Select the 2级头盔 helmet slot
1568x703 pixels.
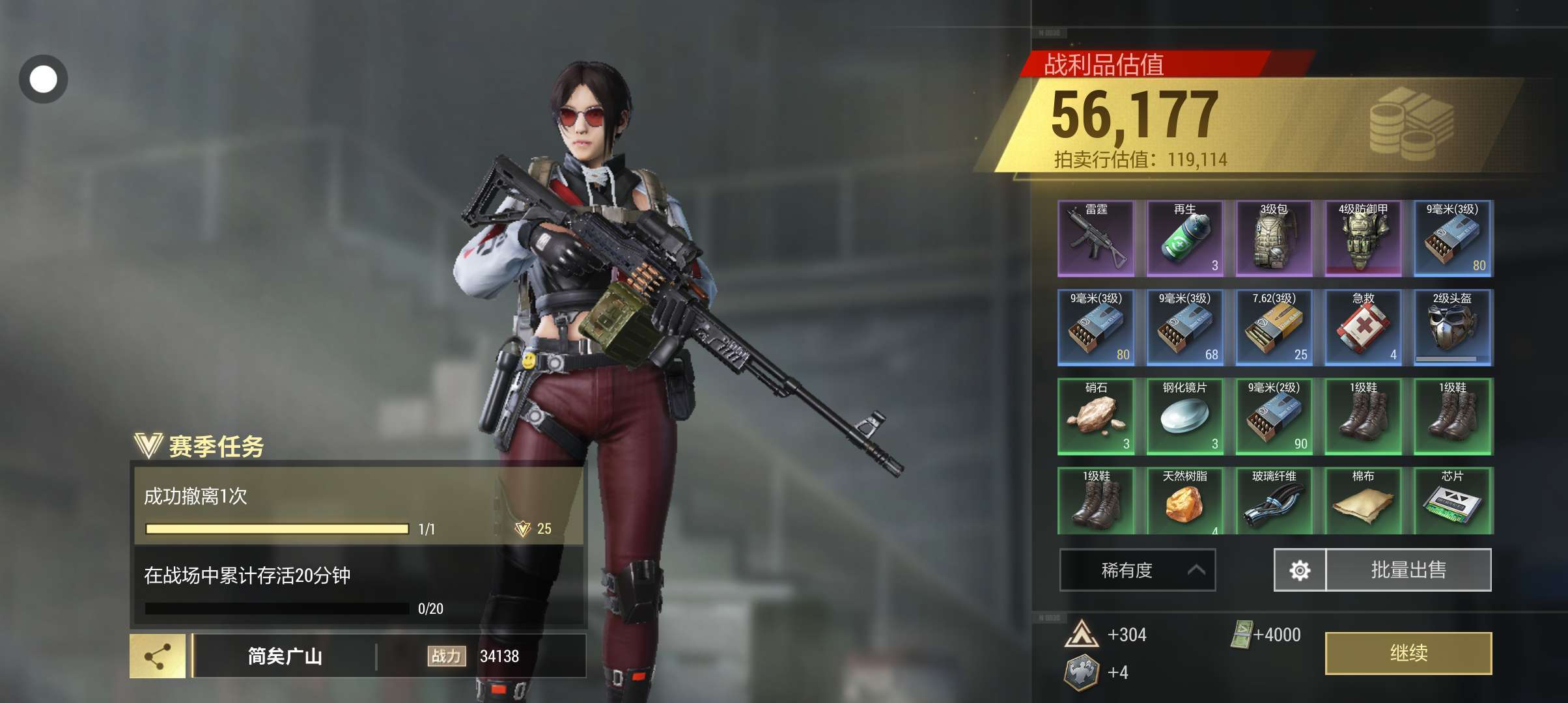point(1452,327)
